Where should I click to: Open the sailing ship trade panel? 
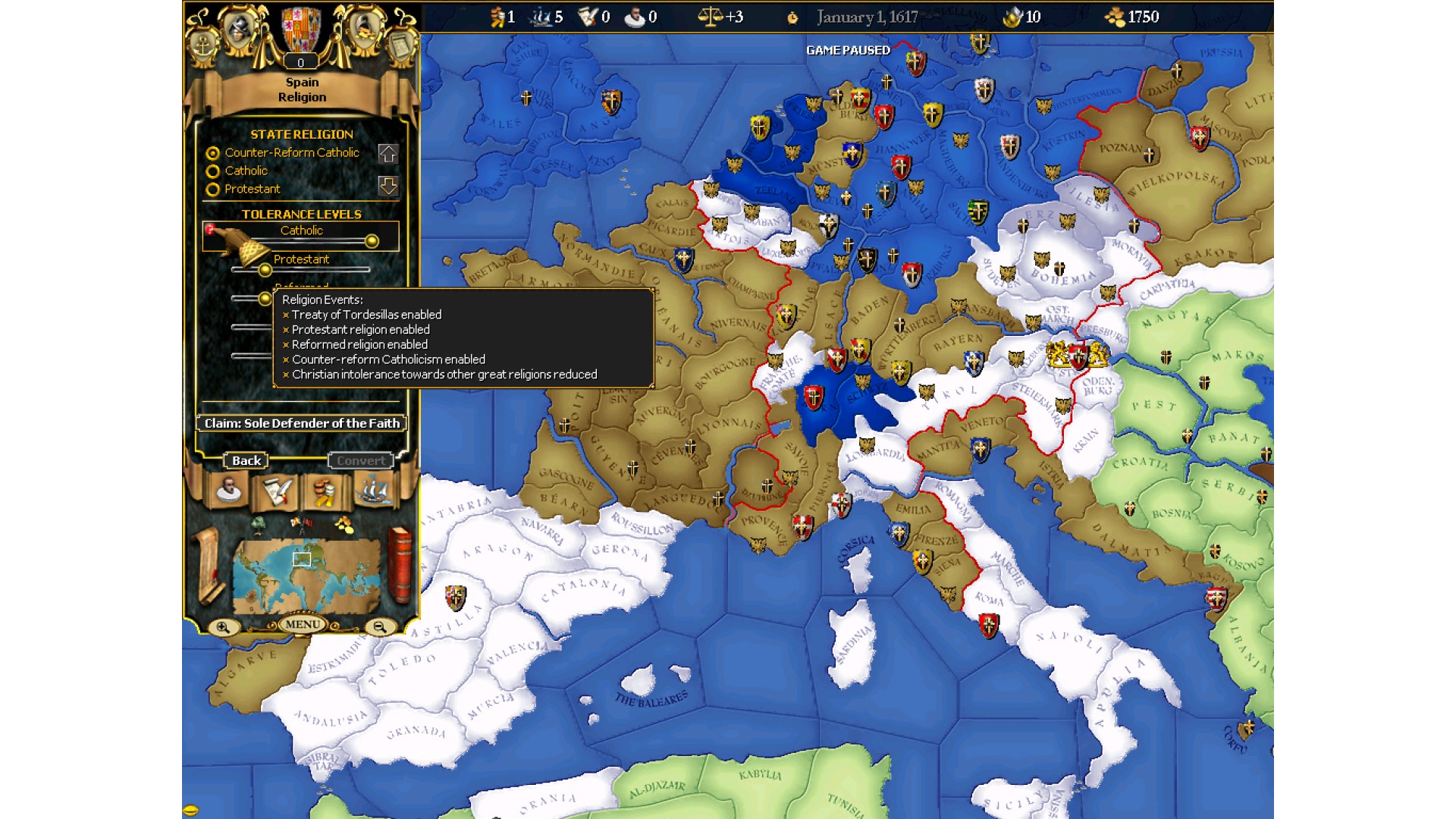[372, 490]
